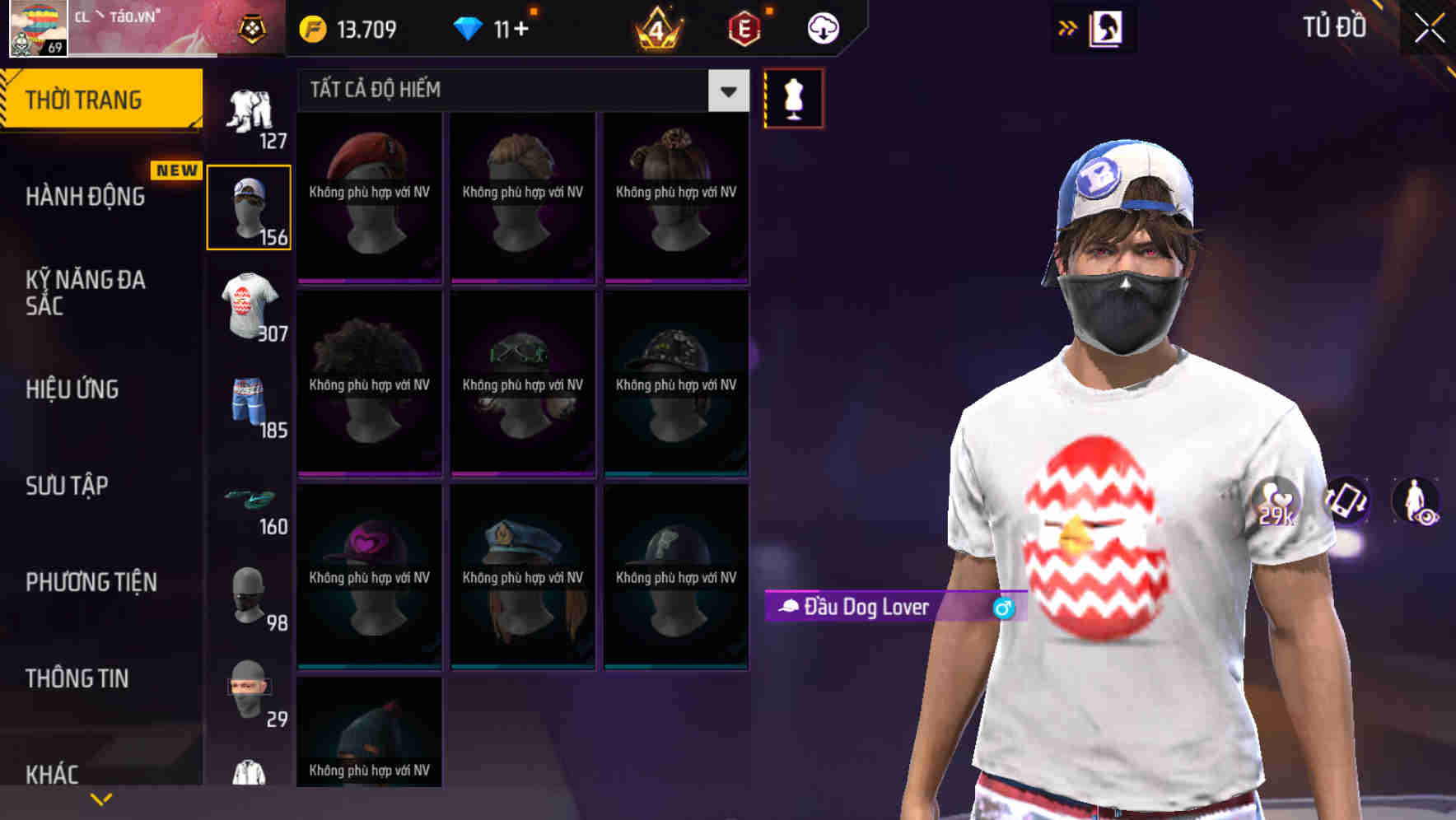Click the mannequin preview icon

[793, 97]
